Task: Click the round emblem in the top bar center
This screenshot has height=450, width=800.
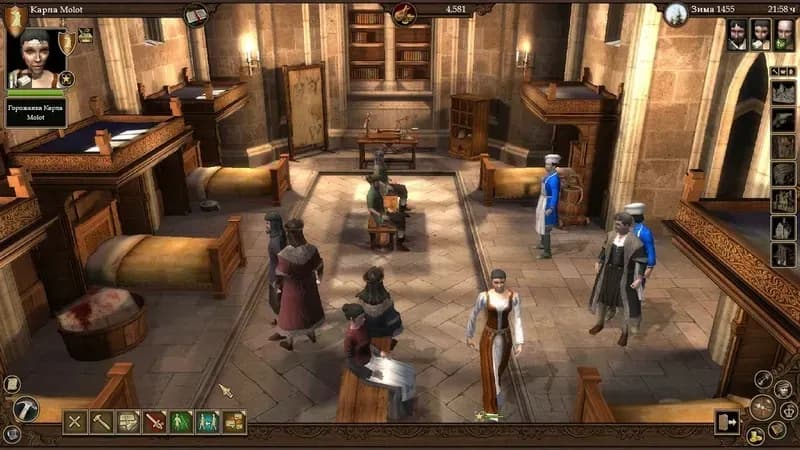Action: coord(404,13)
